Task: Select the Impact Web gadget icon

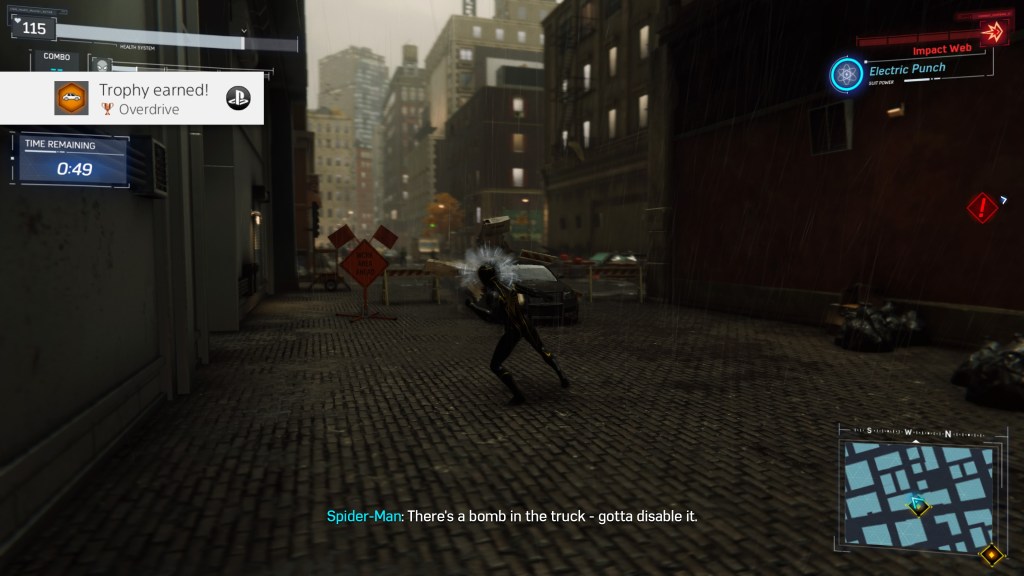Action: point(992,31)
